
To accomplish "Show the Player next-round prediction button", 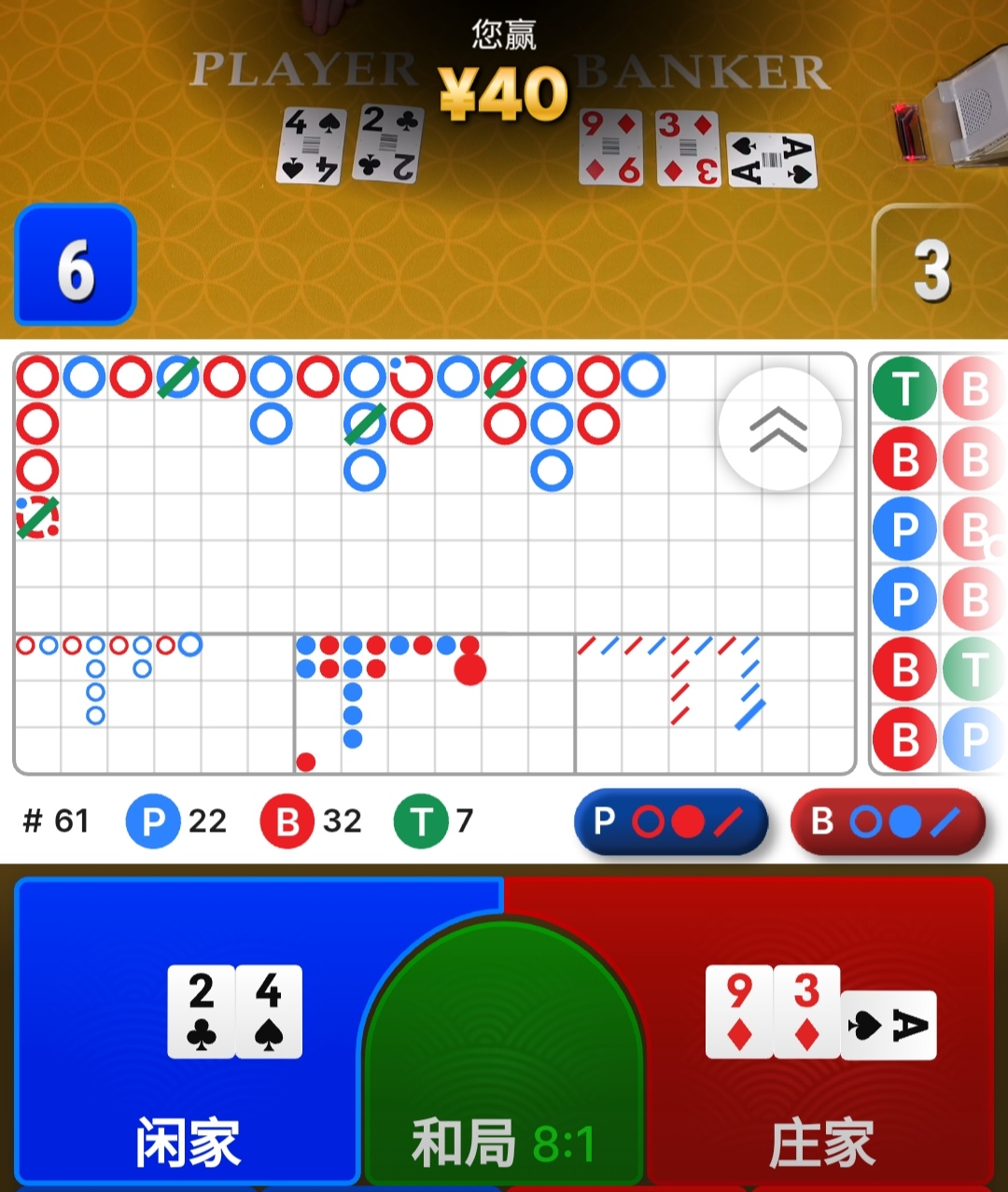I will (671, 822).
